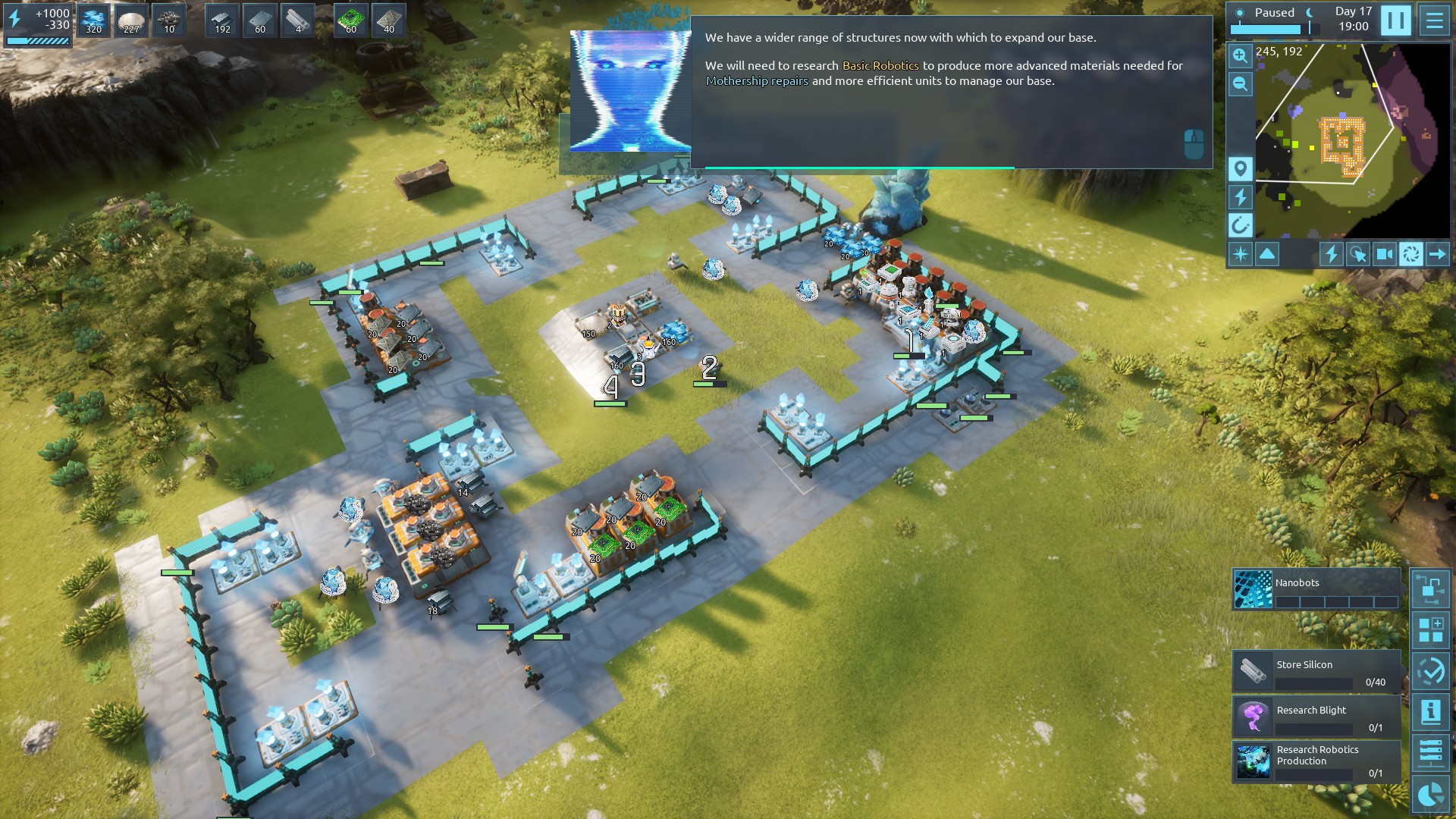Click the compass star button below minimap
The width and height of the screenshot is (1456, 819).
point(1240,254)
